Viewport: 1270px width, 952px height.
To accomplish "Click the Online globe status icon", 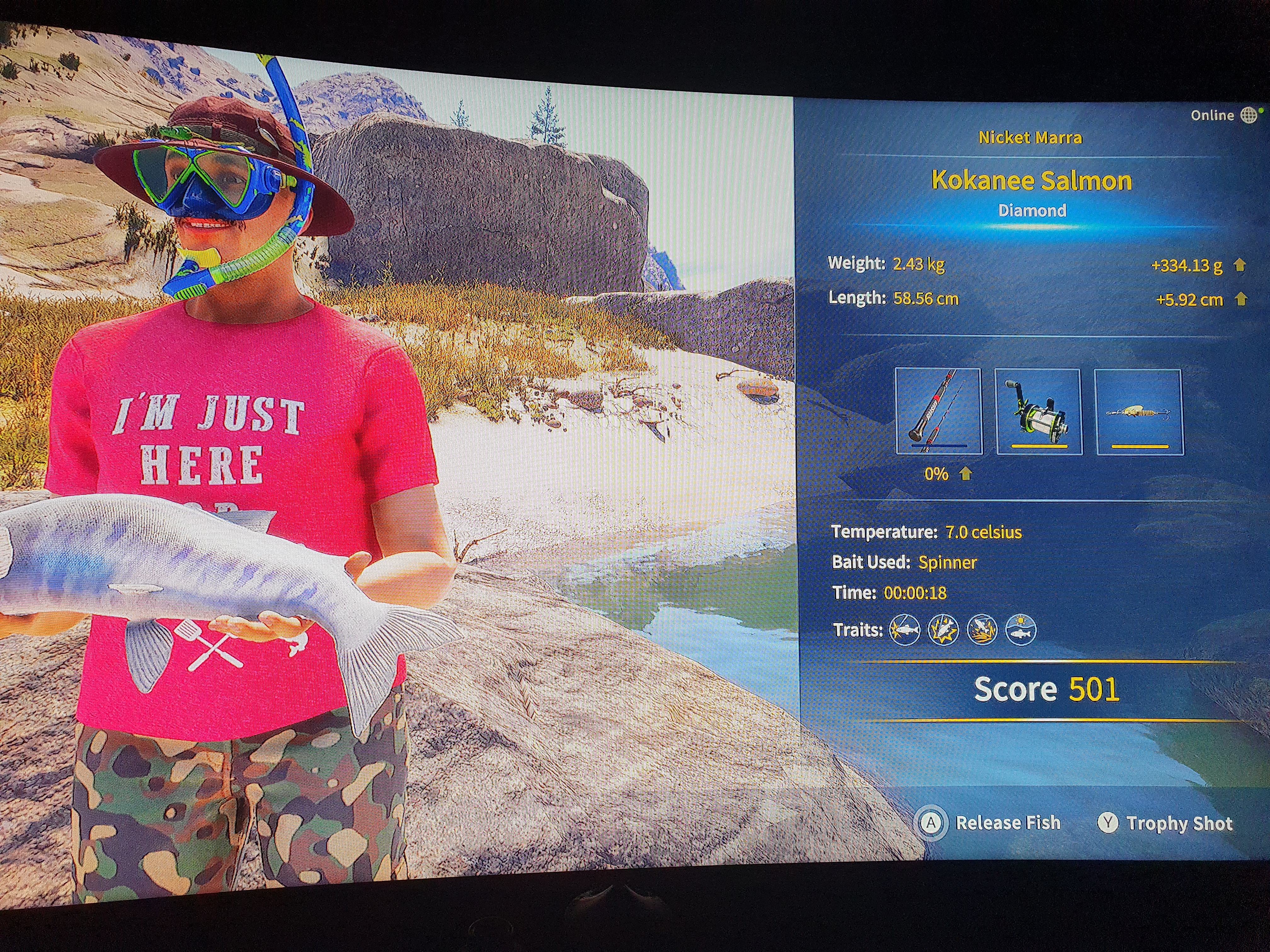I will [x=1248, y=115].
